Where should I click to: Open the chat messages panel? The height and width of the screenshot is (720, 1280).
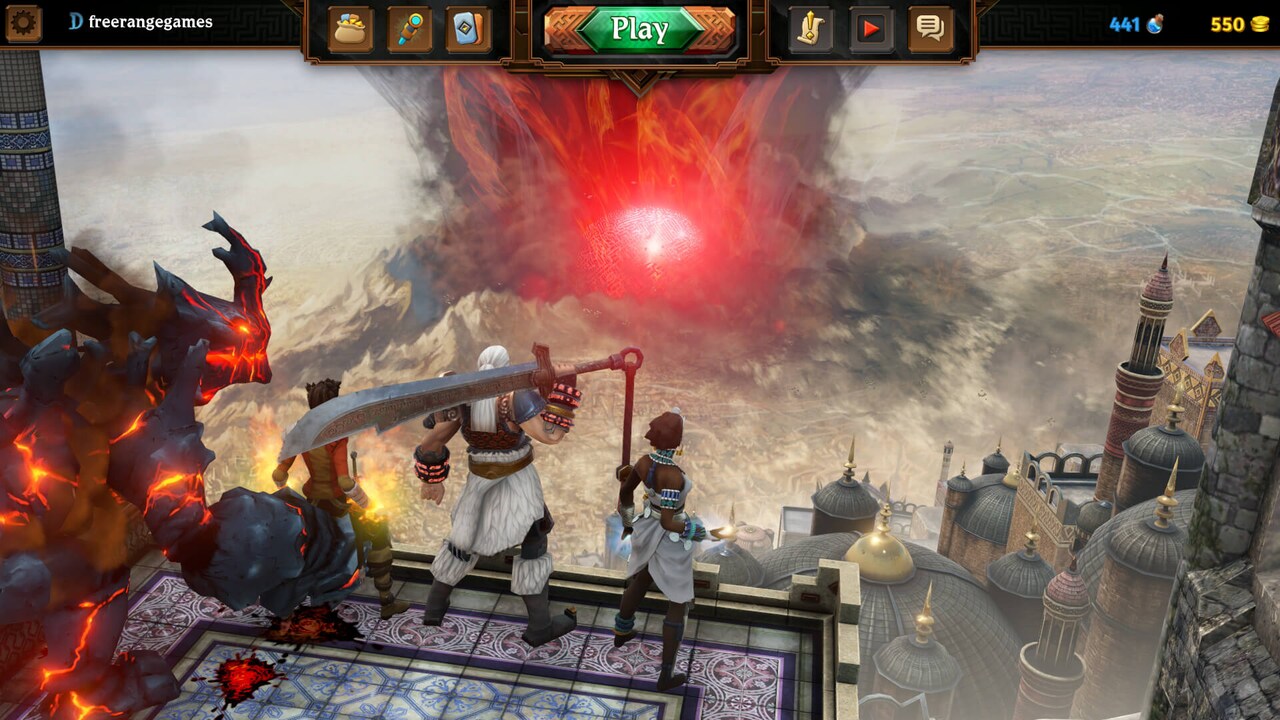coord(932,29)
